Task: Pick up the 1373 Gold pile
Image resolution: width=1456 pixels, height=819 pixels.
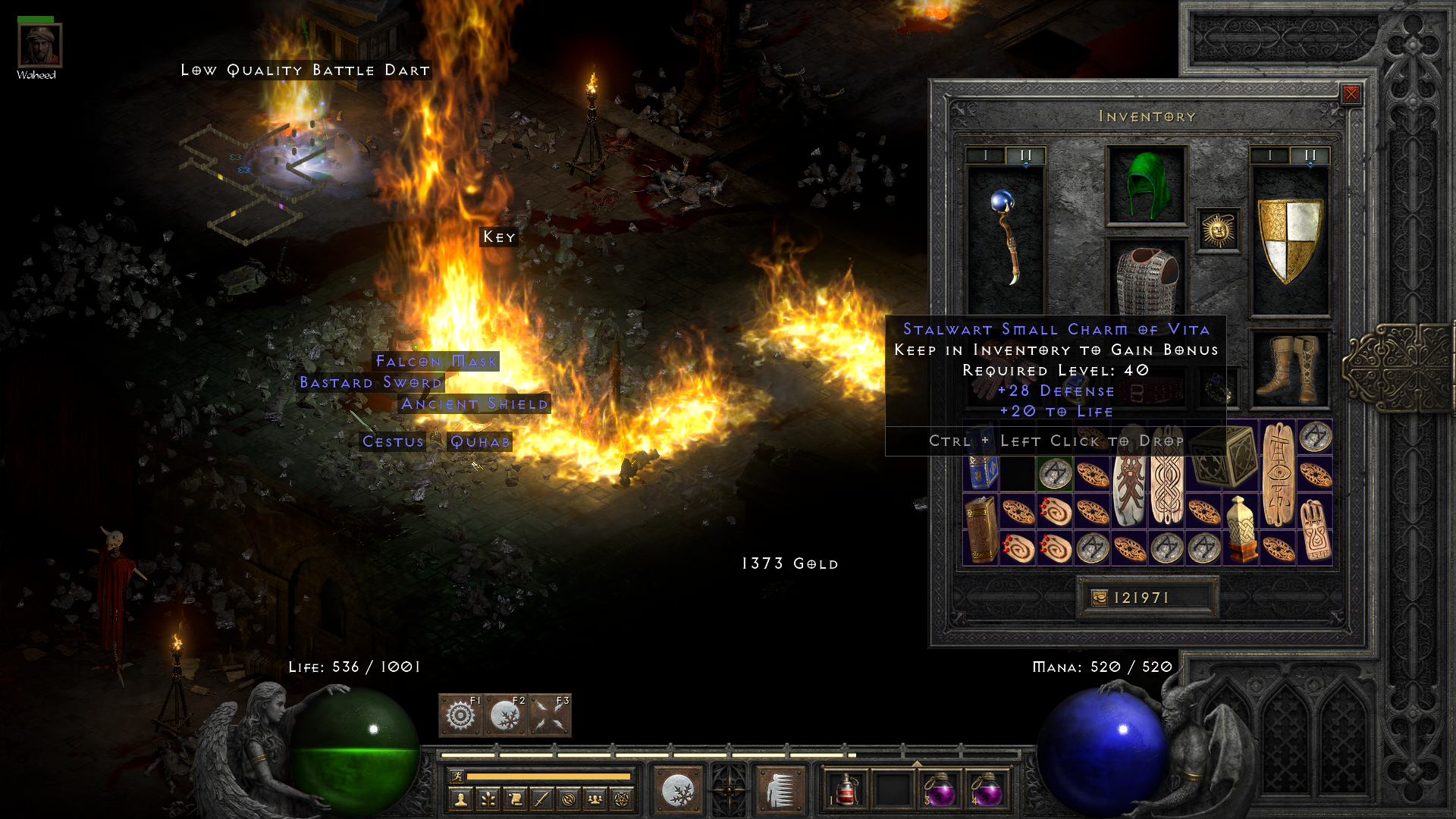Action: coord(789,563)
